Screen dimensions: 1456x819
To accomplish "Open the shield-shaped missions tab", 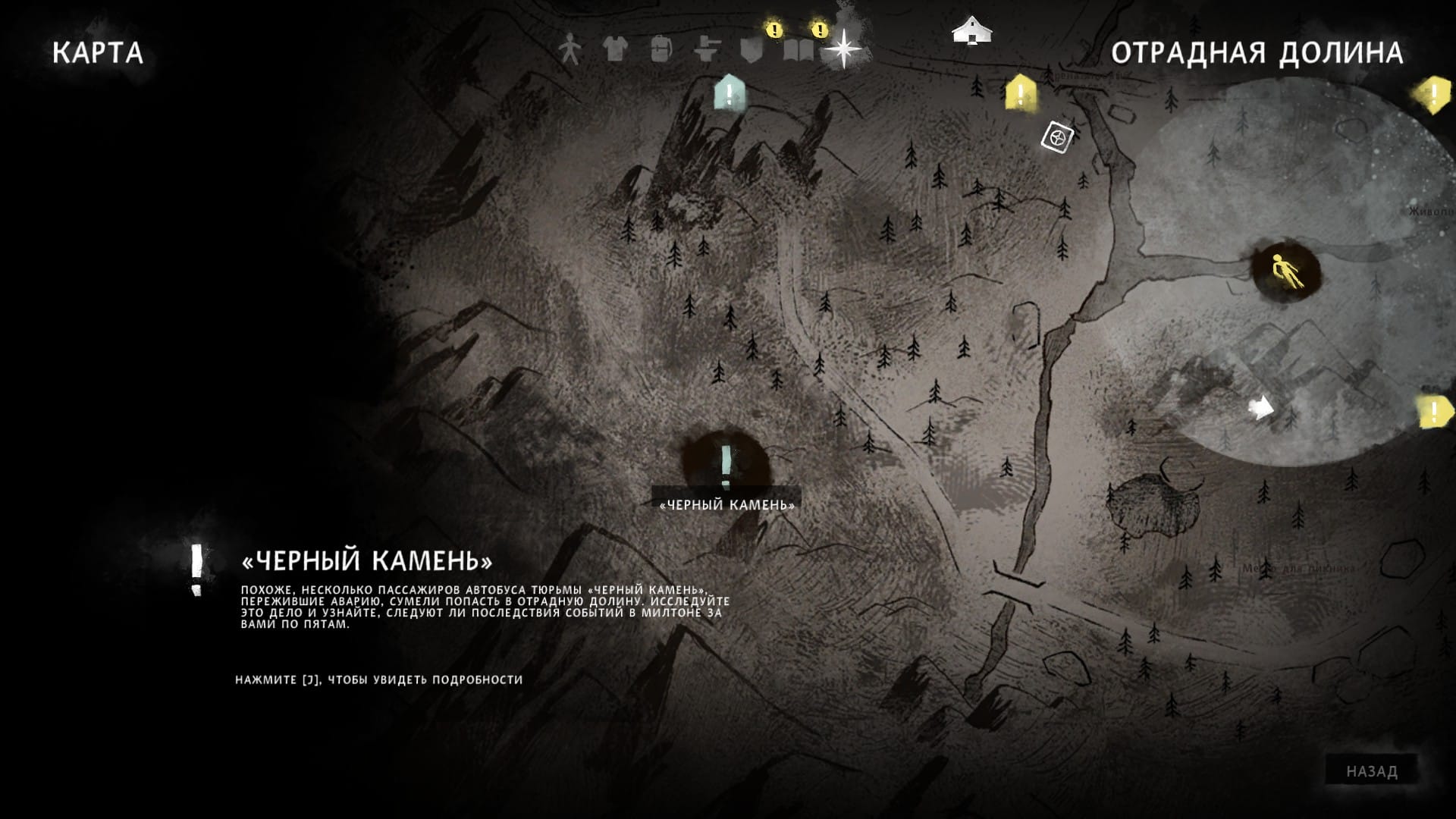I will [751, 49].
